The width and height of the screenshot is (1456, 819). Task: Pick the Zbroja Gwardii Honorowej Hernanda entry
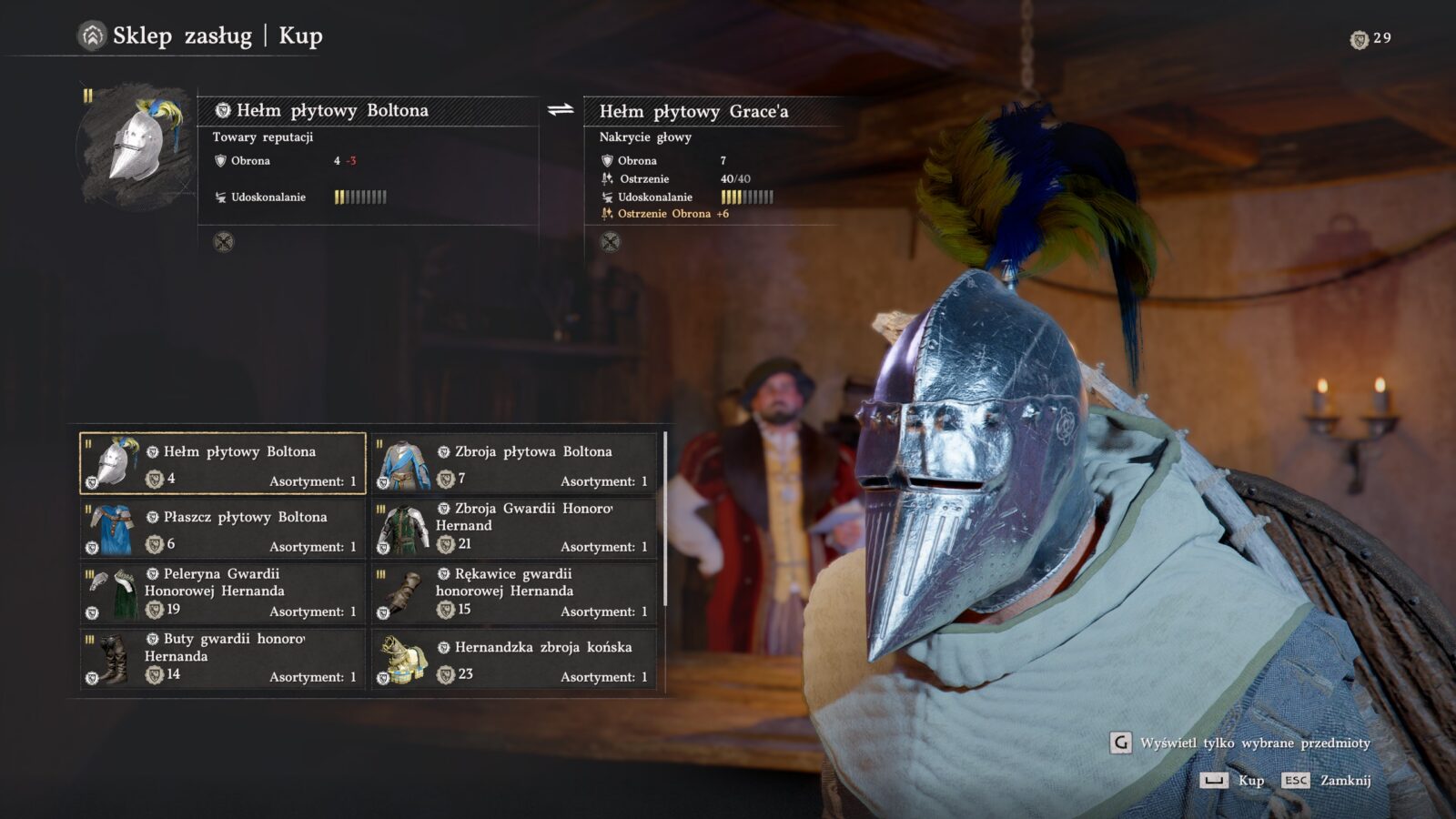(x=514, y=530)
